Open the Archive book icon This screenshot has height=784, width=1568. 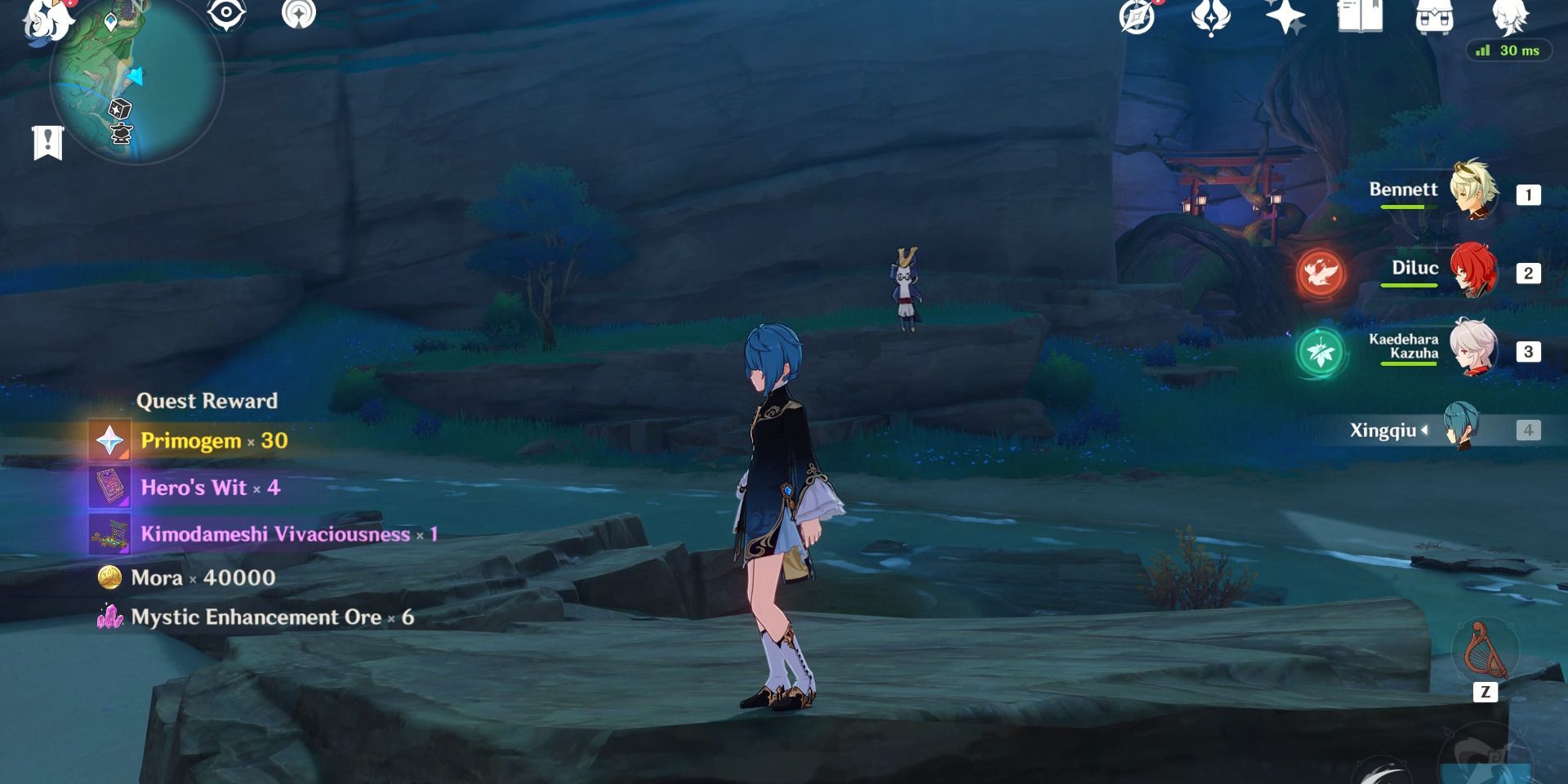pos(1358,18)
